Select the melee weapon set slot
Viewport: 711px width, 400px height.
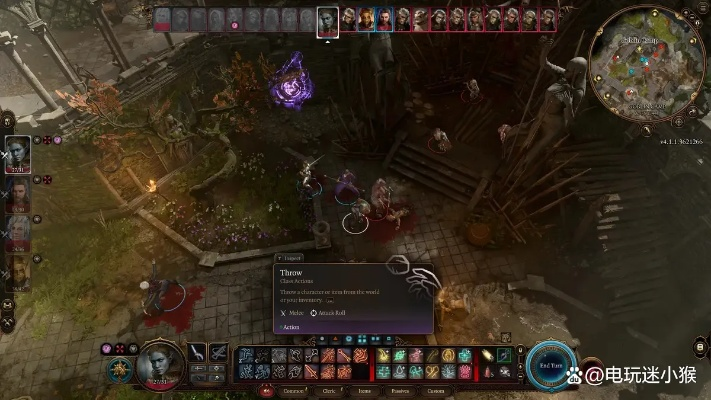click(197, 353)
